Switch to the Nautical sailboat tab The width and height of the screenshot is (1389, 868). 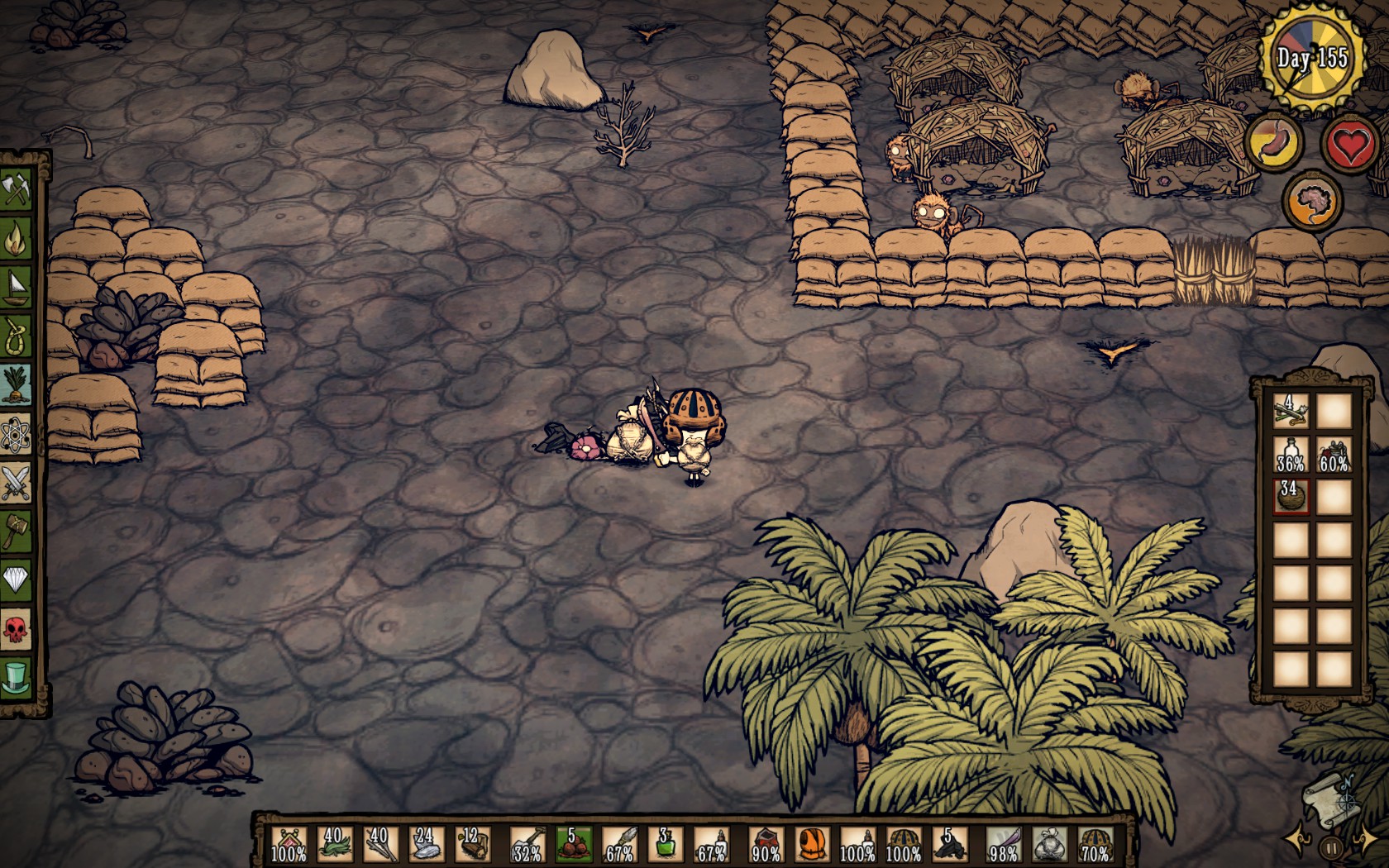(17, 288)
